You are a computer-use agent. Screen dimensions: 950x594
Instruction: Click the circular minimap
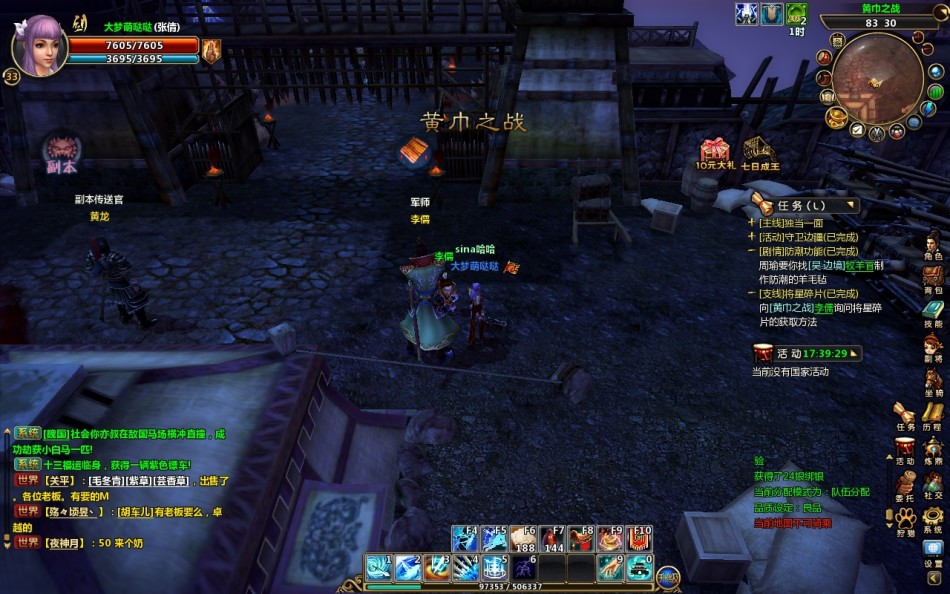(877, 78)
